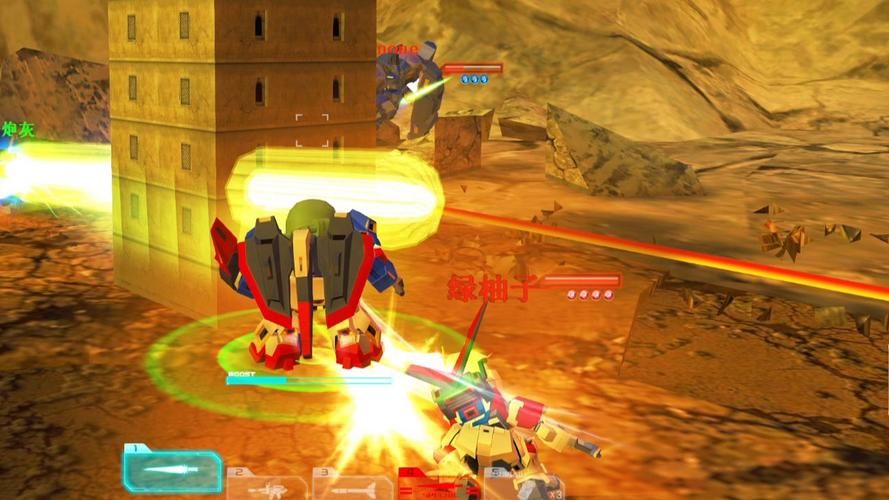
Task: Switch to the rifle in weapon slot 2
Action: pos(266,486)
